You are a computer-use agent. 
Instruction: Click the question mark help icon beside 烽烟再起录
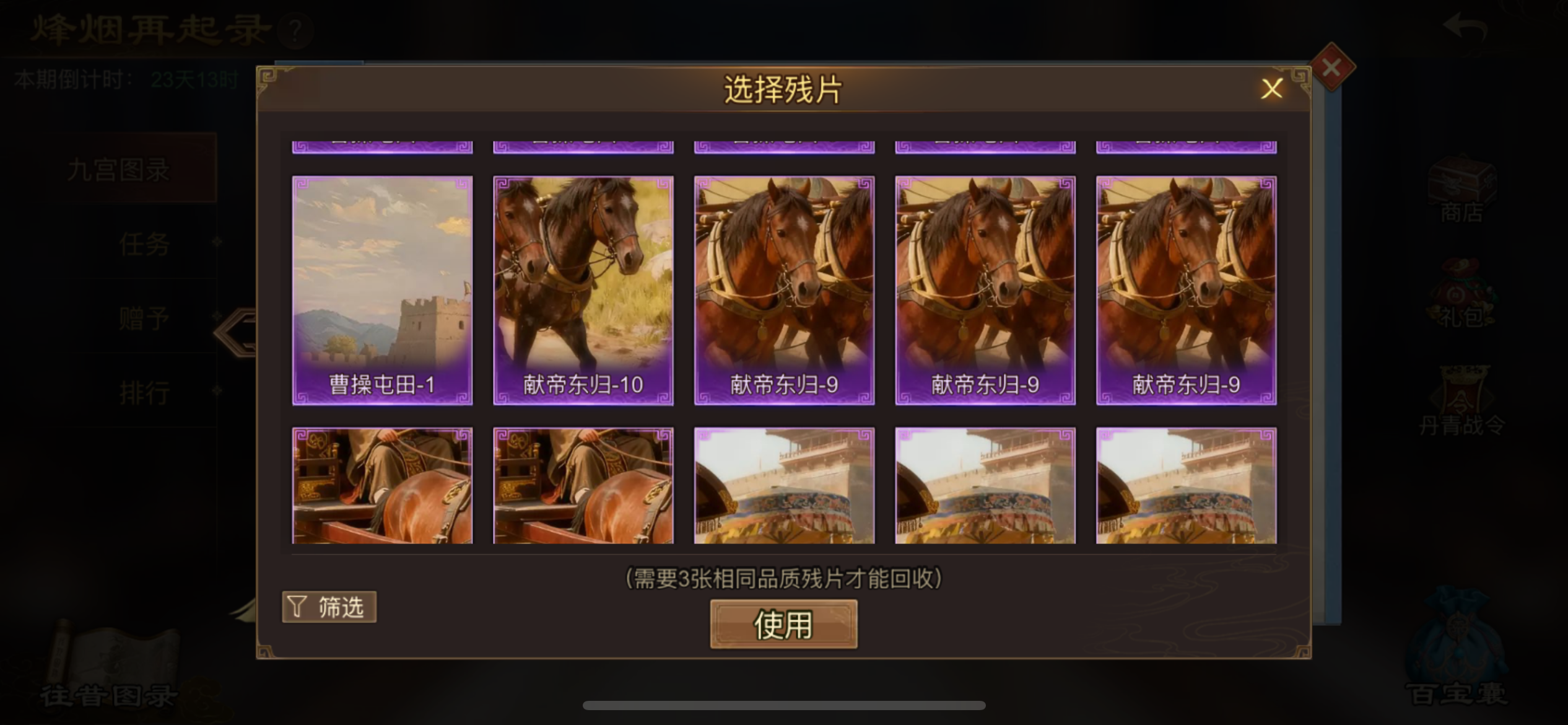tap(295, 32)
